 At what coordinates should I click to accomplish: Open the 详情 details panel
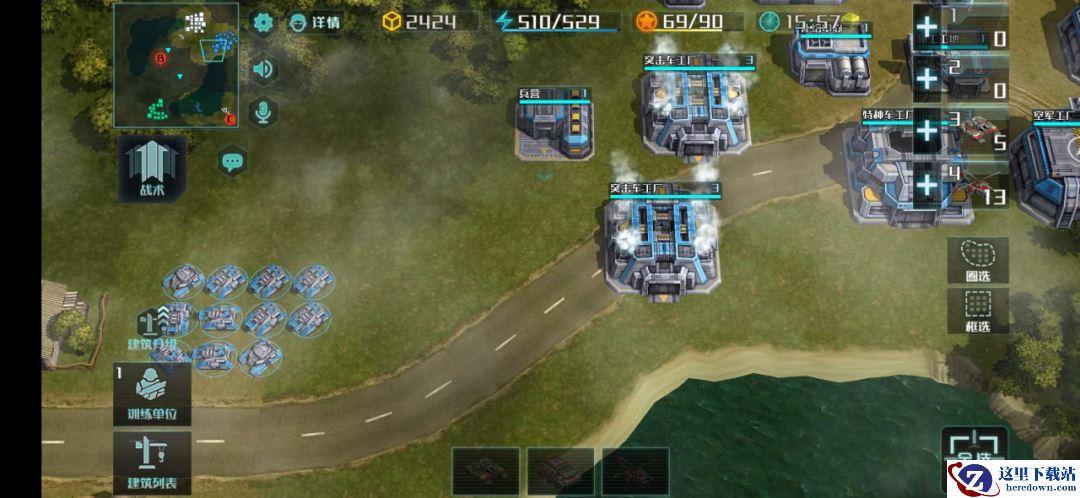[x=314, y=22]
